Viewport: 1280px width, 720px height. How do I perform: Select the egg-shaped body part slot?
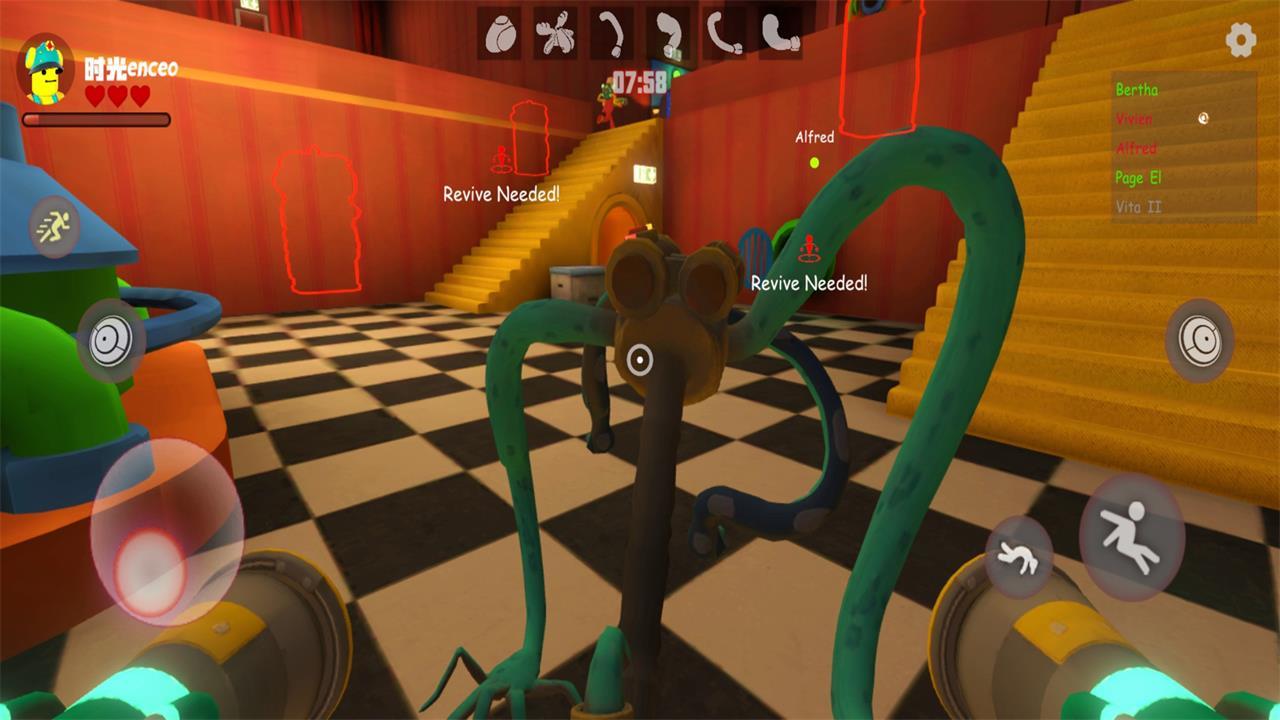(499, 35)
